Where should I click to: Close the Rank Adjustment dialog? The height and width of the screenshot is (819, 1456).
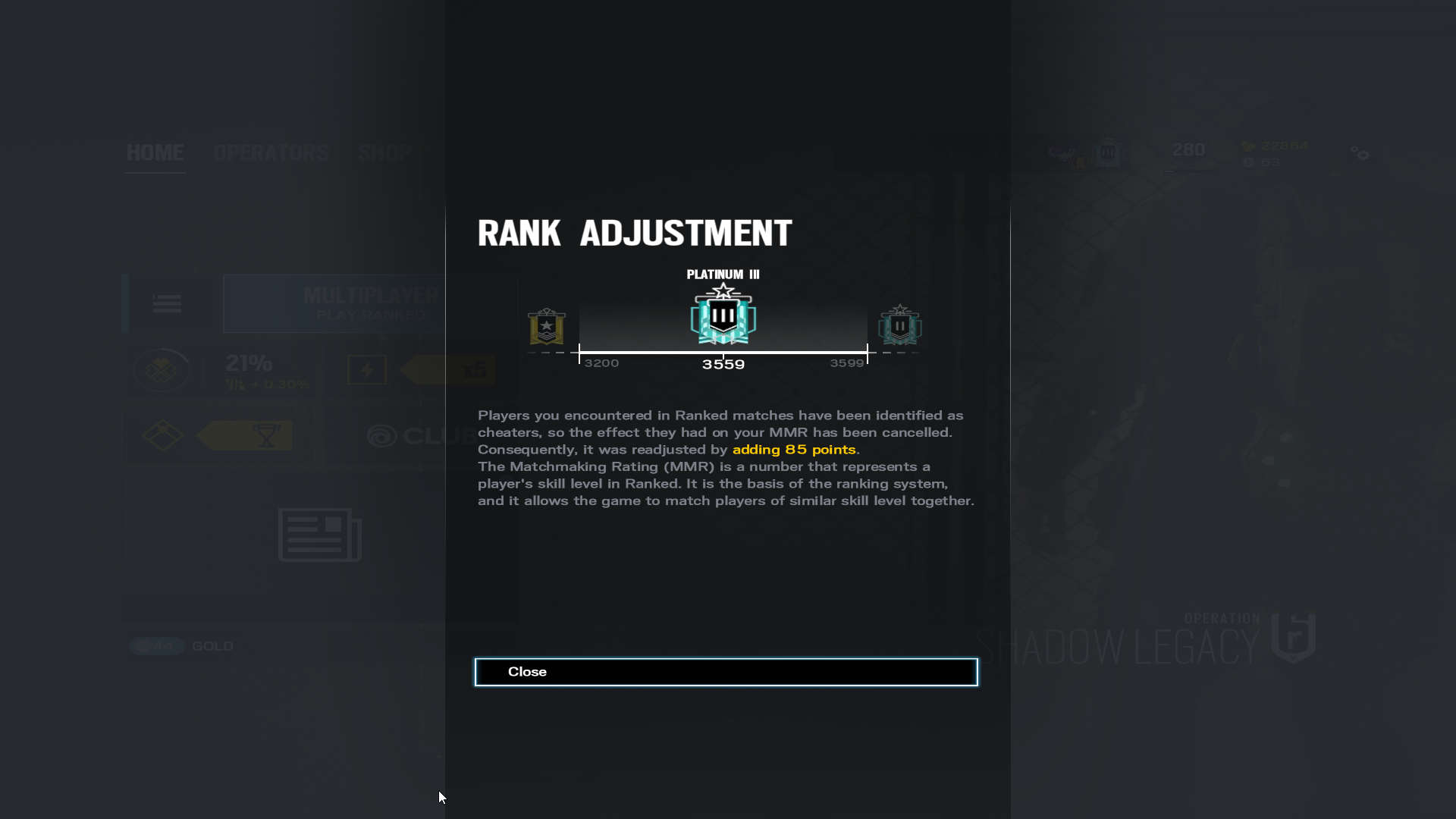[x=726, y=672]
